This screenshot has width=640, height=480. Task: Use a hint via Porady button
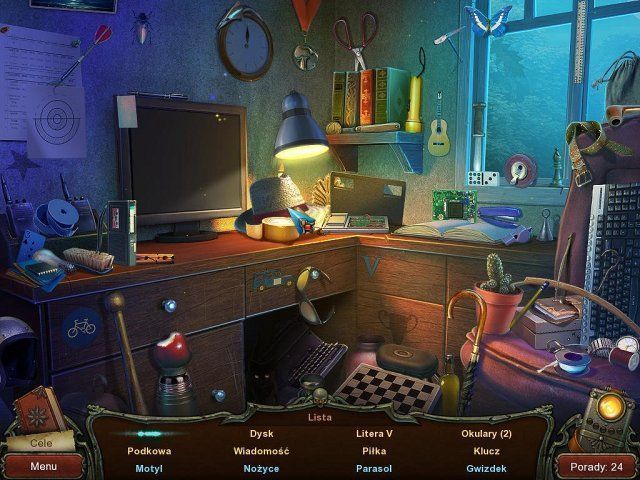pyautogui.click(x=596, y=466)
